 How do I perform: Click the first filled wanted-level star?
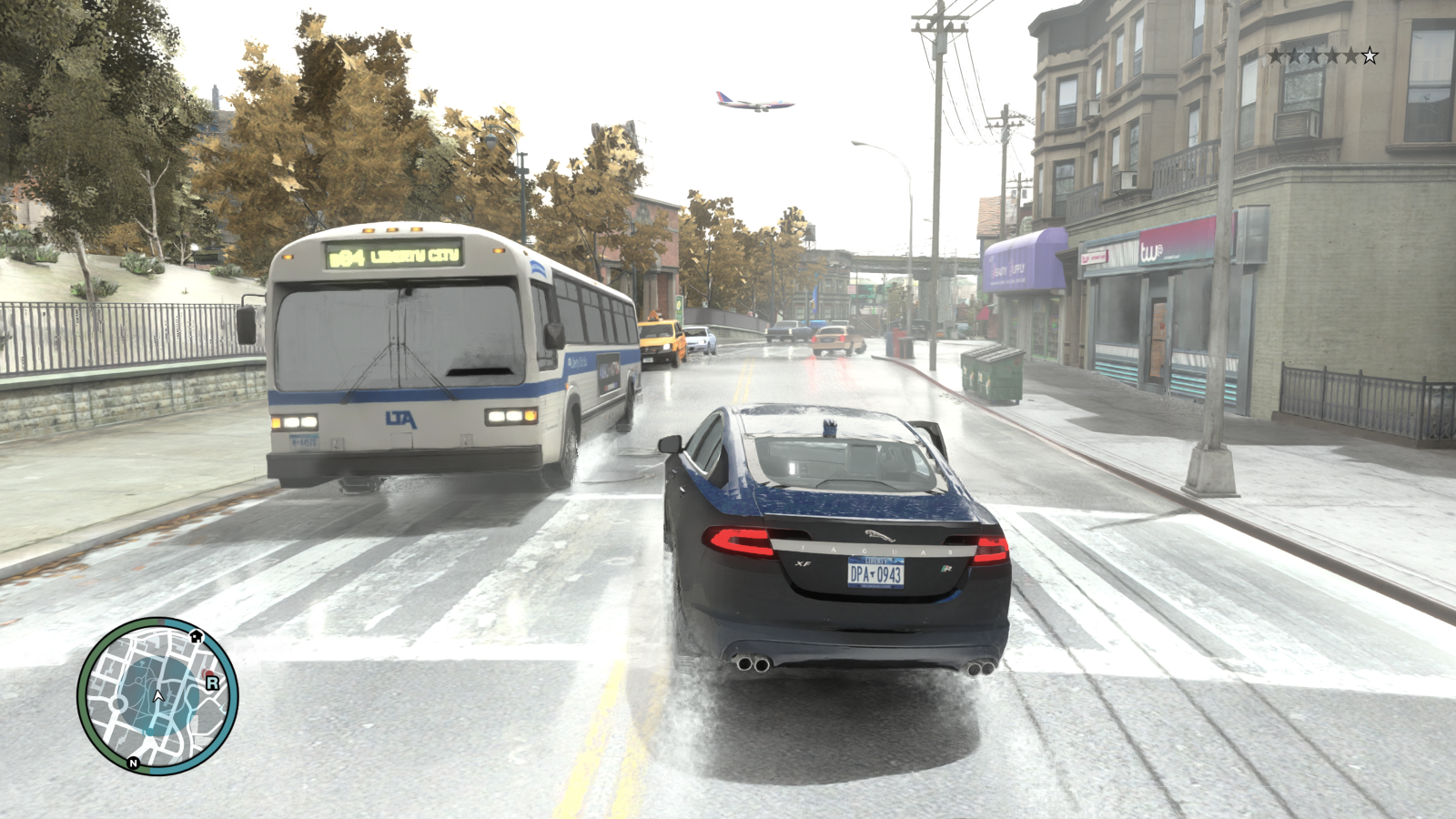click(x=1273, y=55)
